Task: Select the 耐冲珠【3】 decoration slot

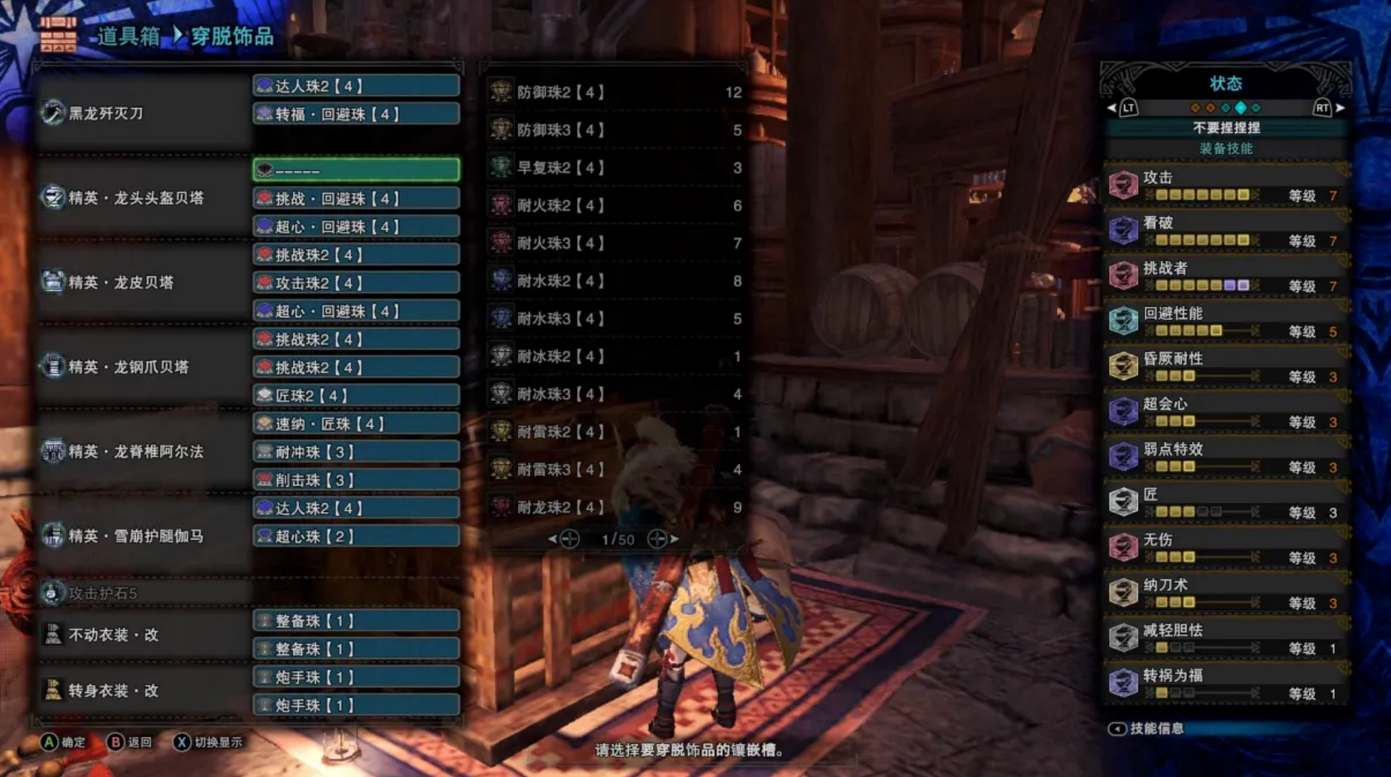Action: click(x=356, y=452)
